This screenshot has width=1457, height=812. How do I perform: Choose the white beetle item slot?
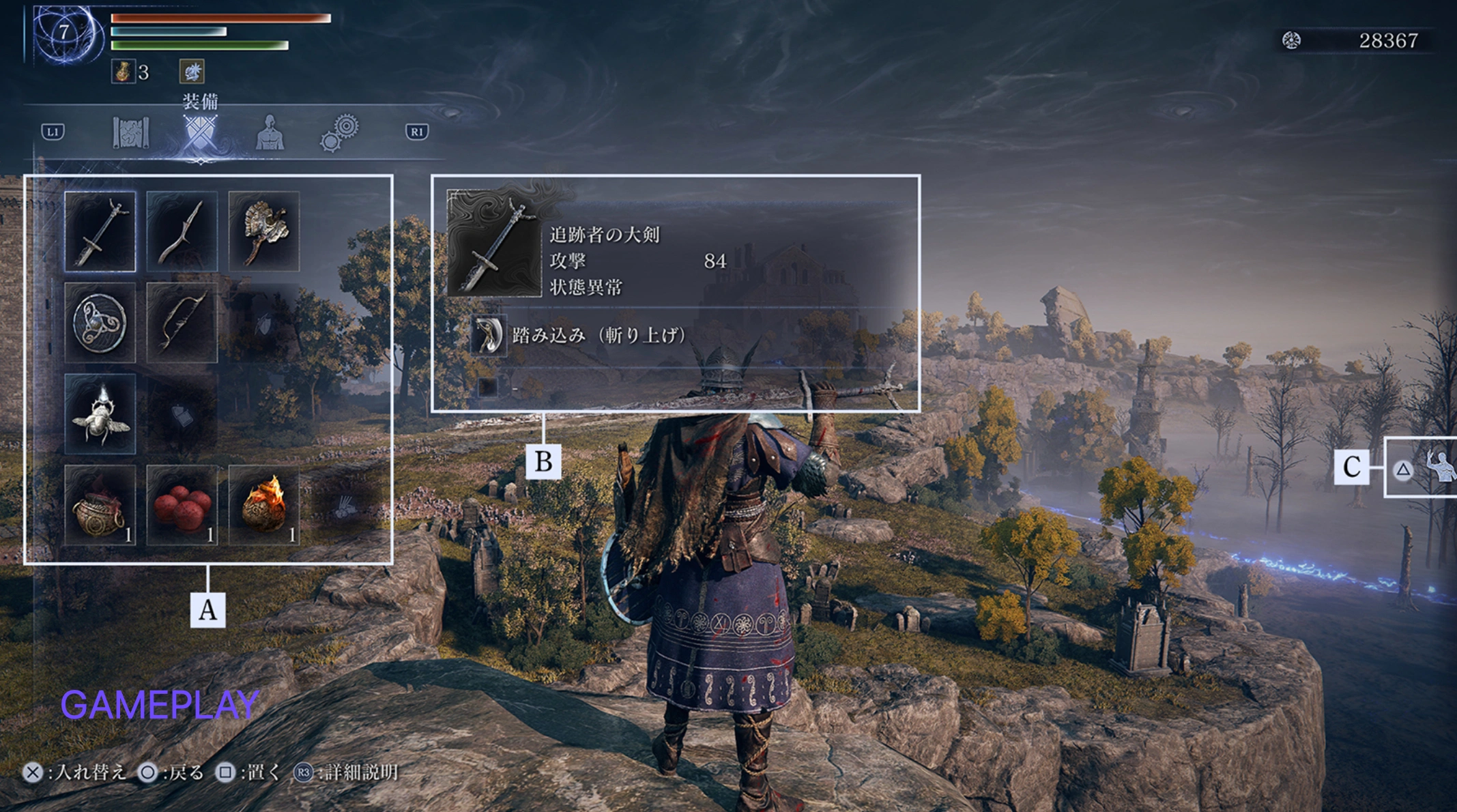coord(100,414)
